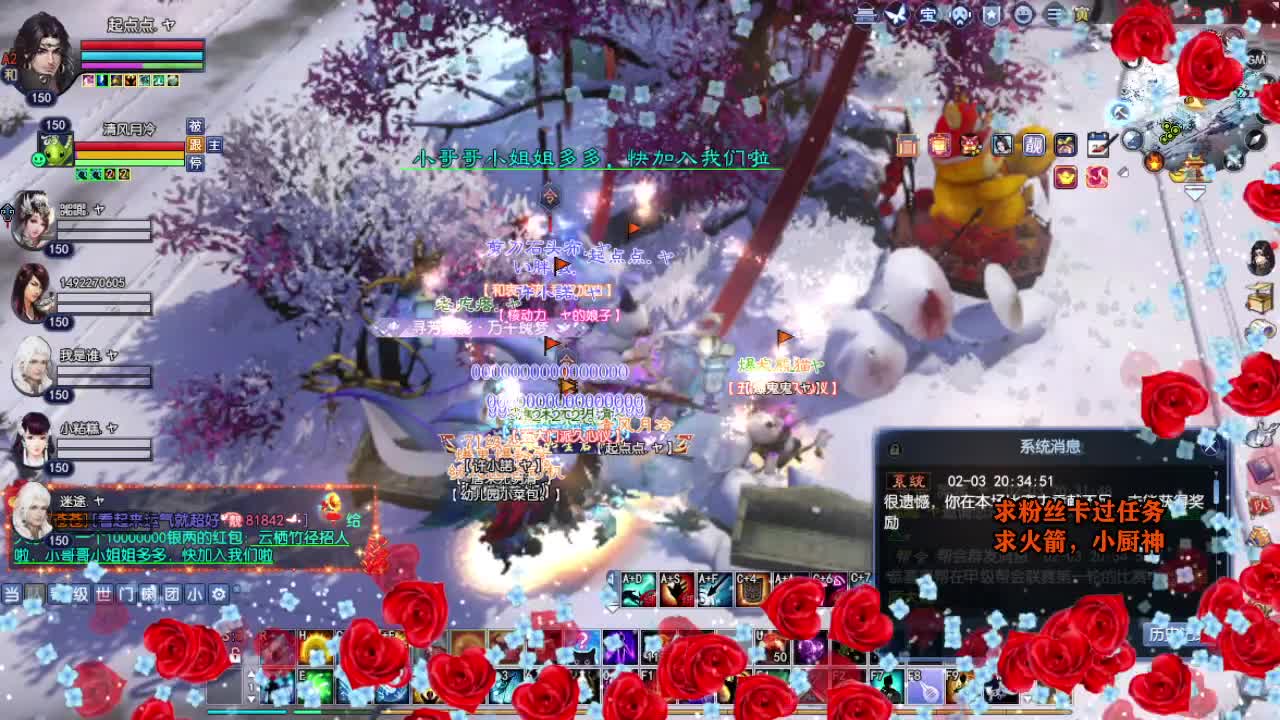Expand the minimap with the downward chevron
The image size is (1280, 720).
(x=1194, y=192)
